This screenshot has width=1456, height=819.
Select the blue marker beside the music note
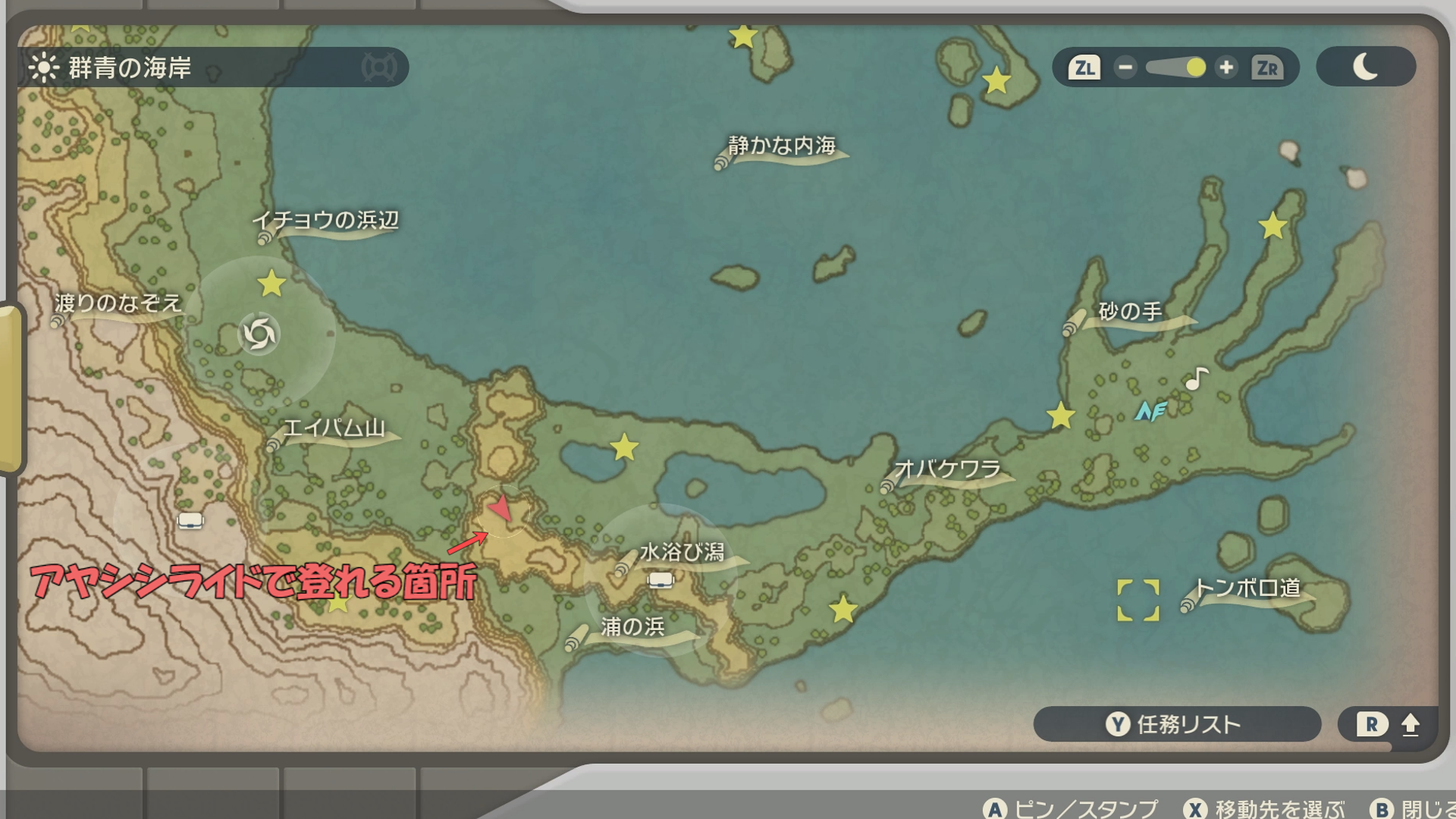(x=1150, y=411)
